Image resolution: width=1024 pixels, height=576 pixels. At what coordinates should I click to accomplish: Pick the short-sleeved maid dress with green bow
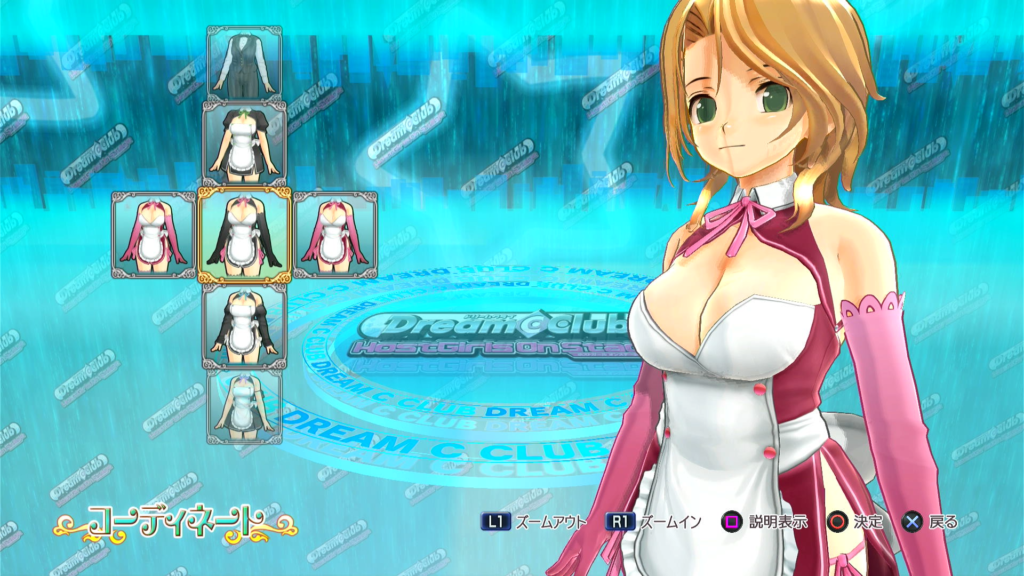(245, 141)
